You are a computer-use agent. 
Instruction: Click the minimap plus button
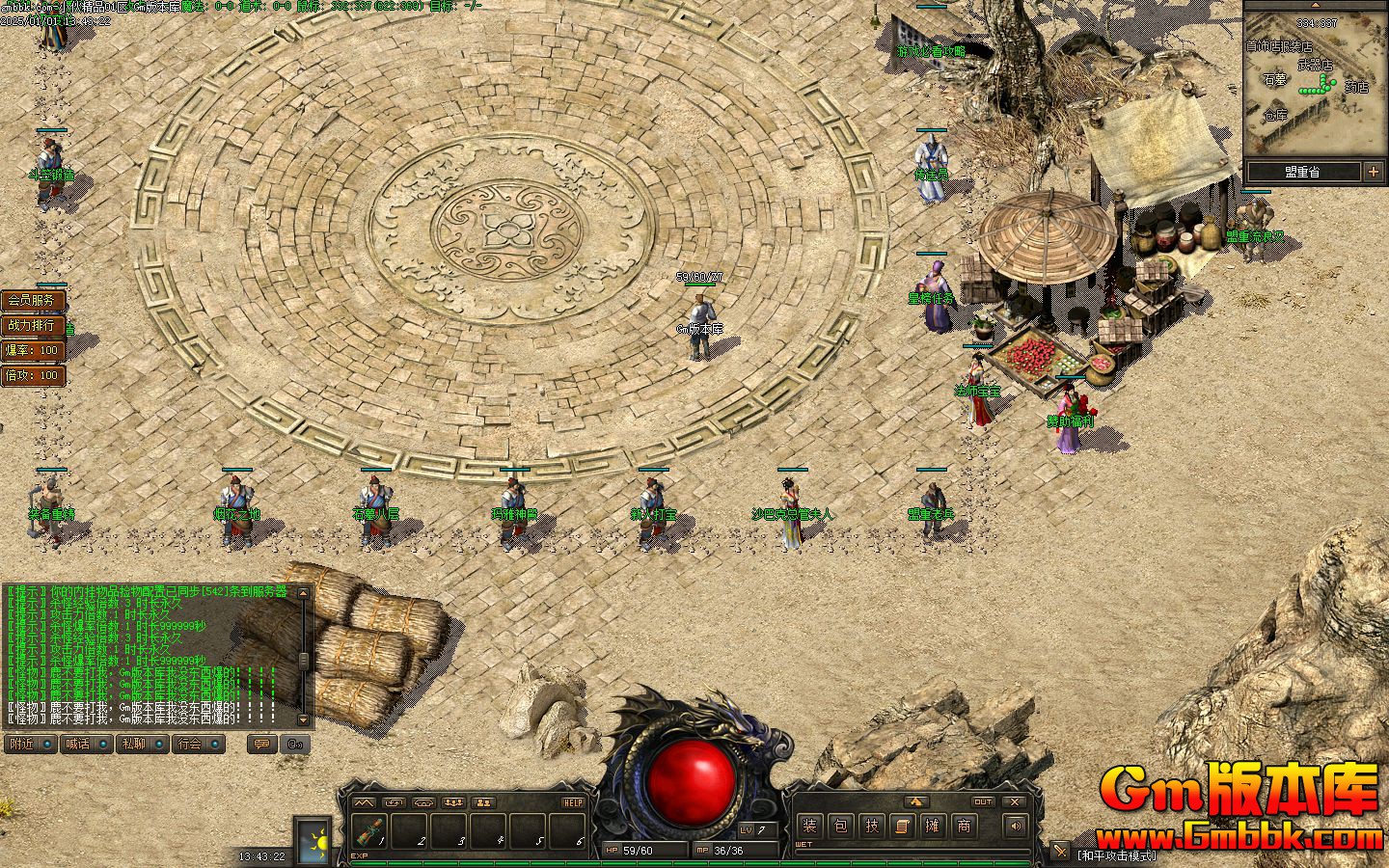(1374, 172)
